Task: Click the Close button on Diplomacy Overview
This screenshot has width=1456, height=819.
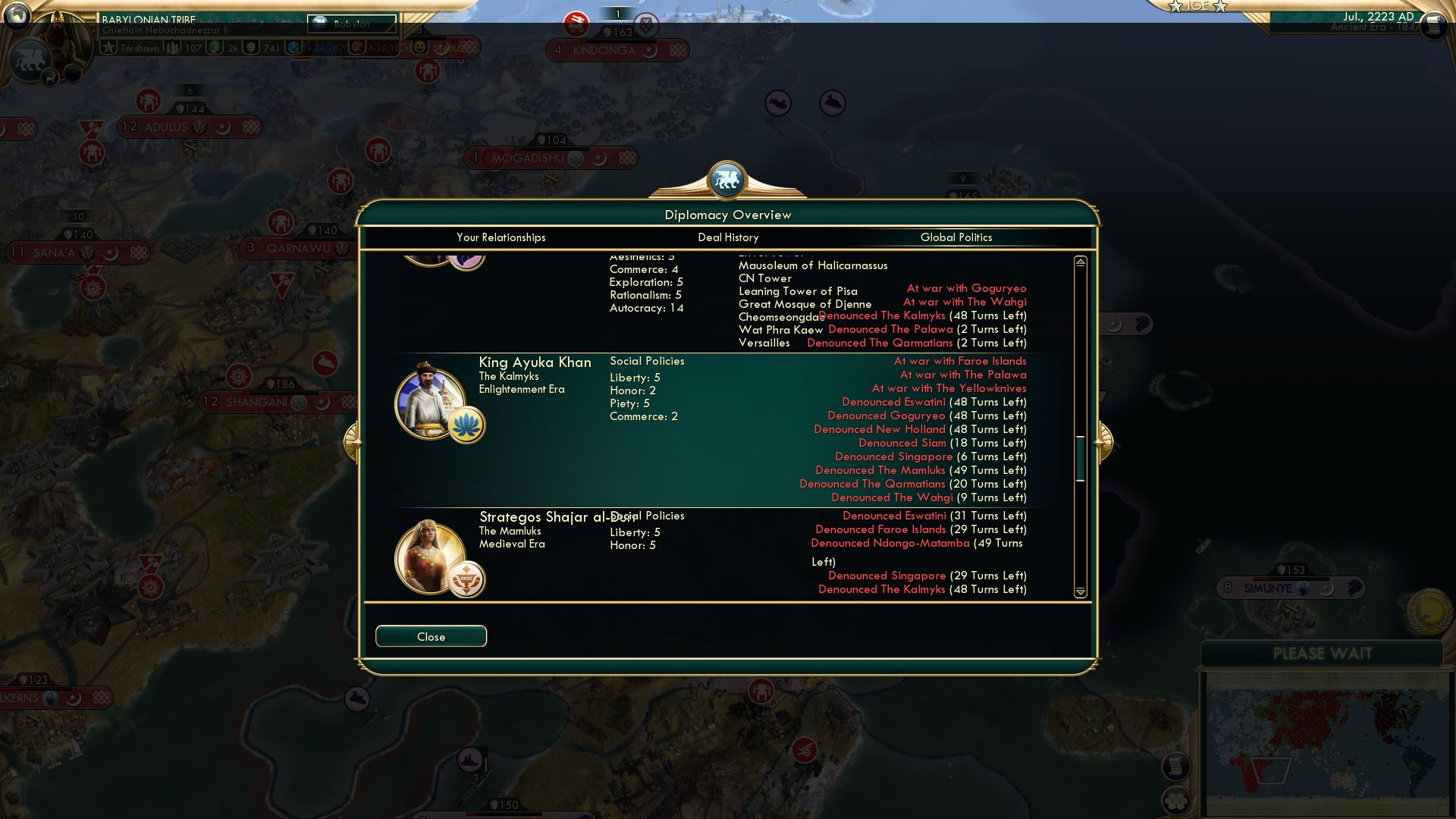Action: pyautogui.click(x=431, y=636)
